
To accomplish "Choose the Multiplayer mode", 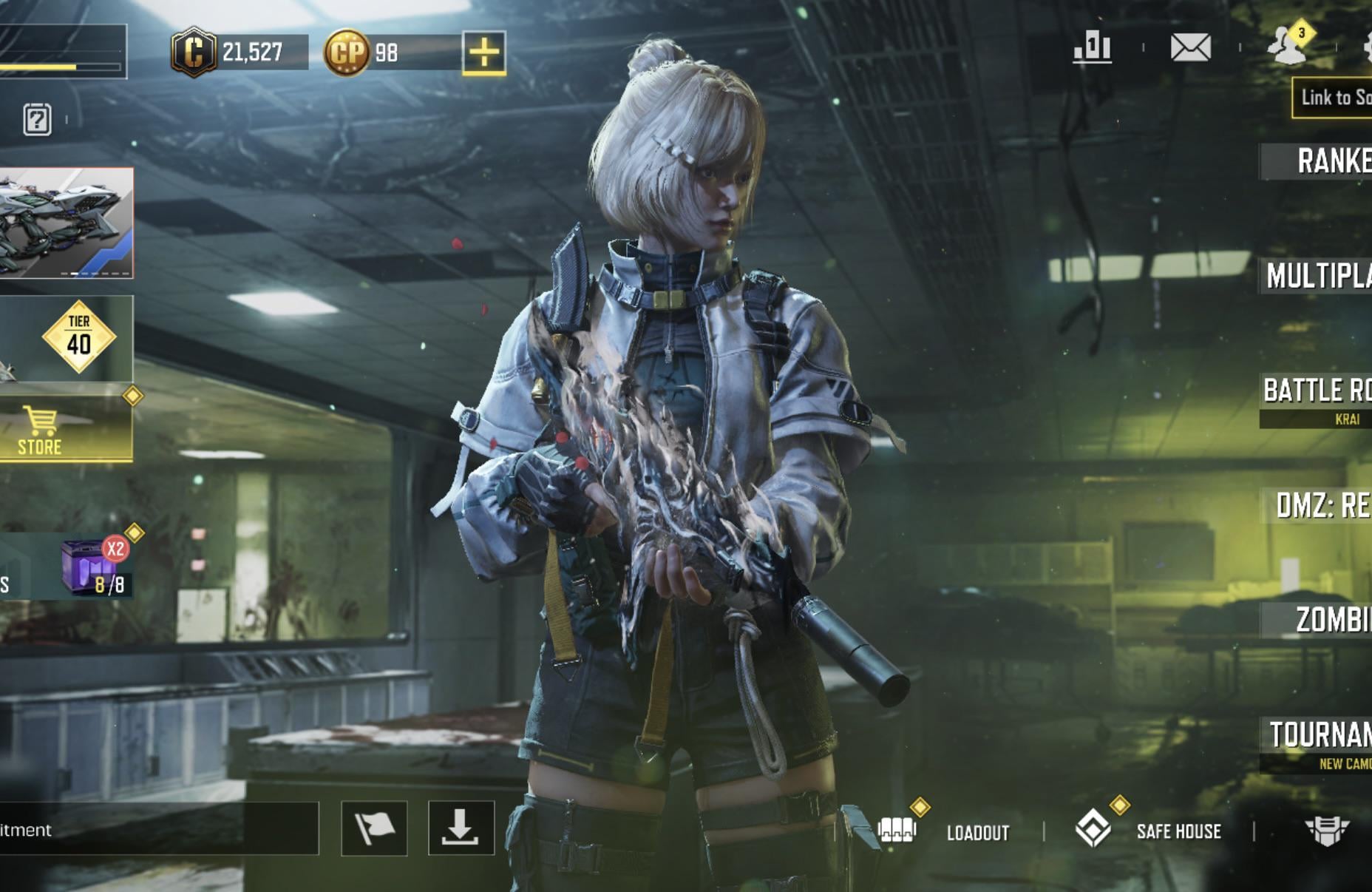I will pos(1319,276).
